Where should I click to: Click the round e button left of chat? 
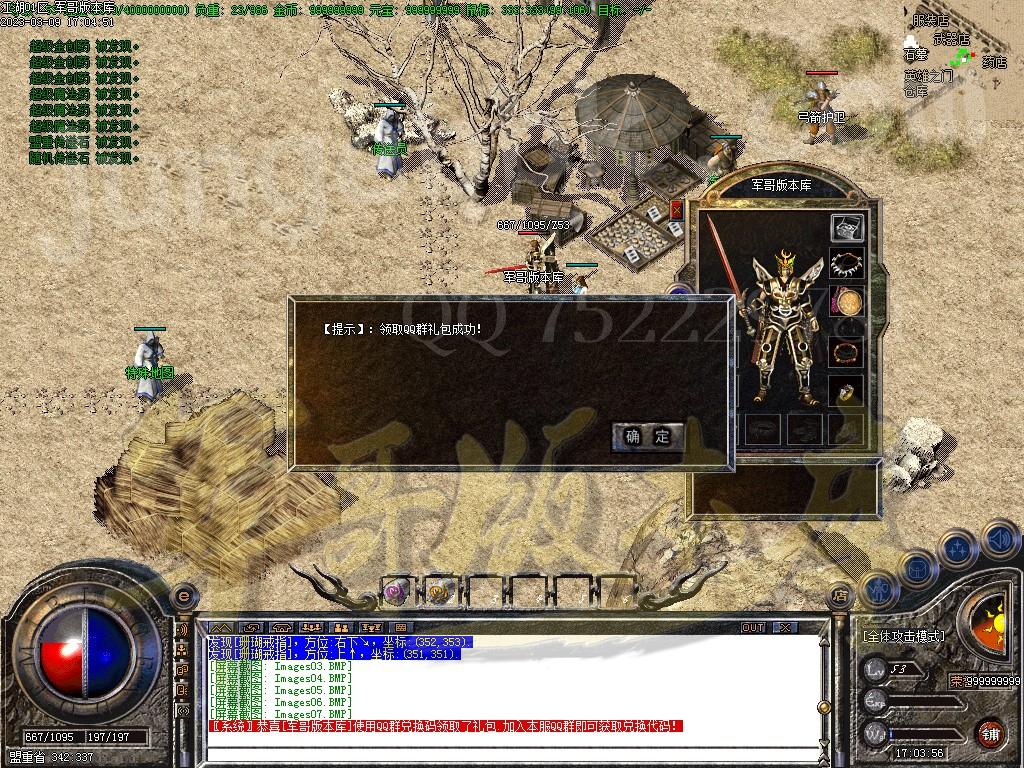[183, 596]
